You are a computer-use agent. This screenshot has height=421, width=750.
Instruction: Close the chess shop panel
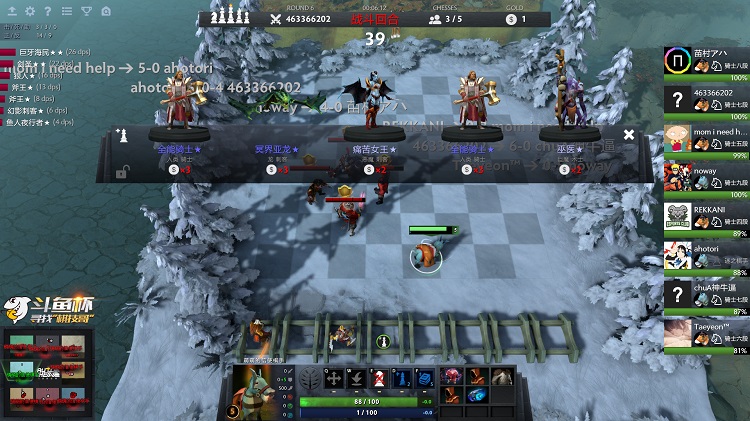[628, 134]
